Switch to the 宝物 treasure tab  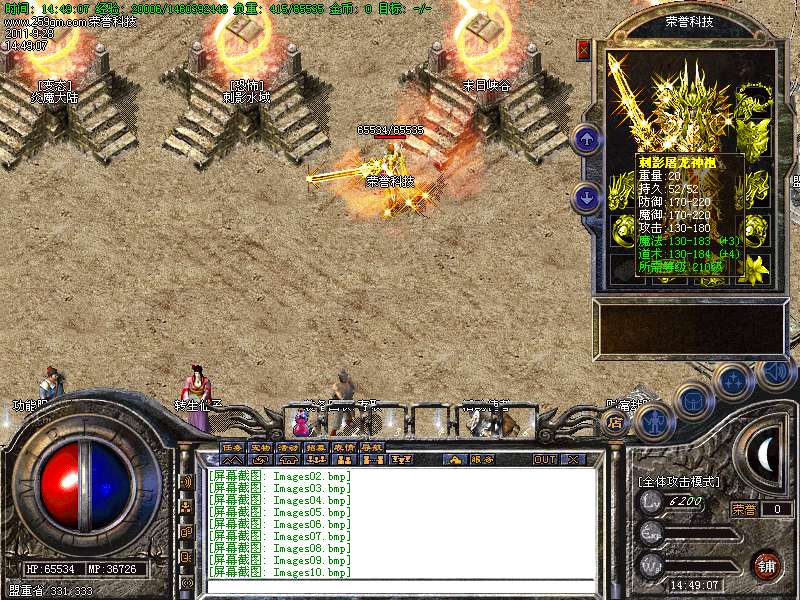pos(260,447)
